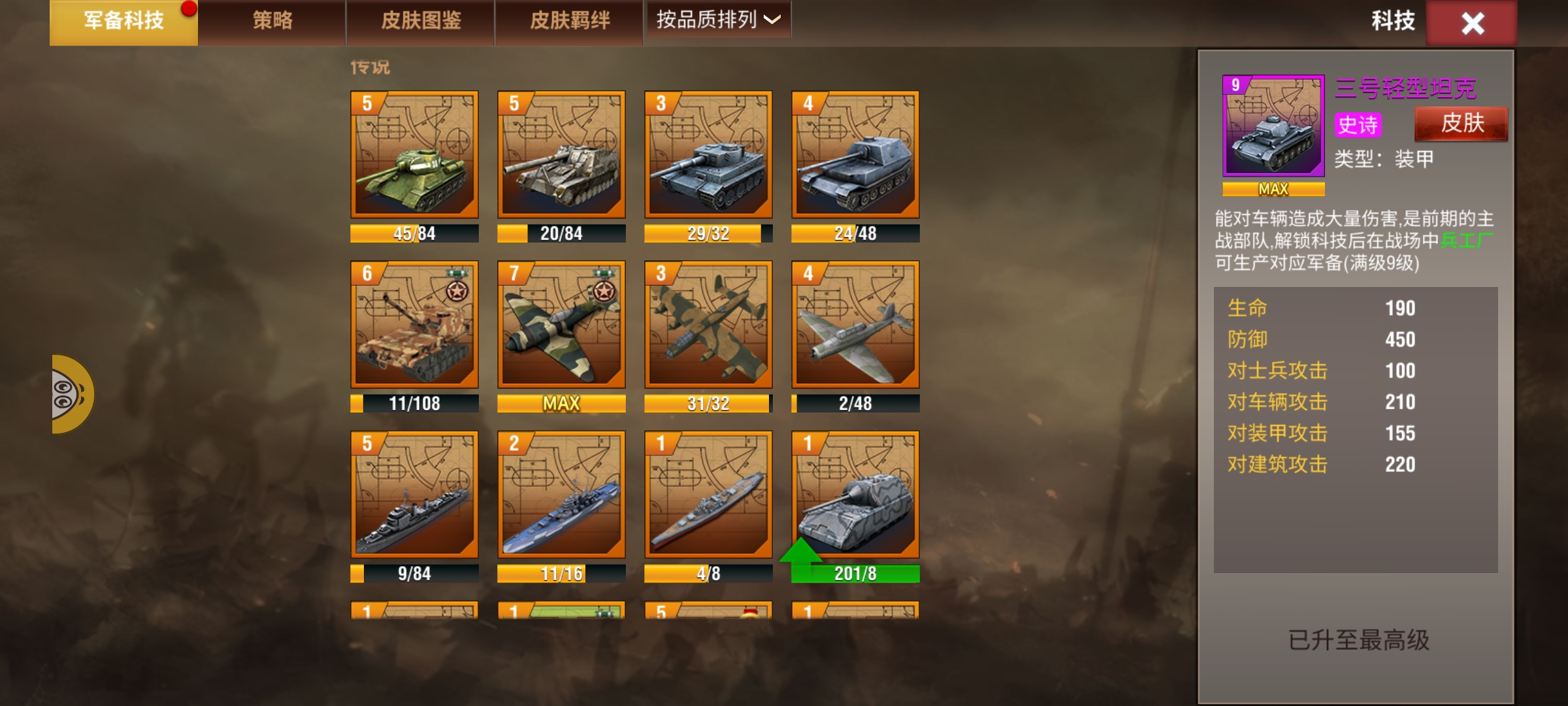Select the blue warship card at 11/16

[x=561, y=495]
